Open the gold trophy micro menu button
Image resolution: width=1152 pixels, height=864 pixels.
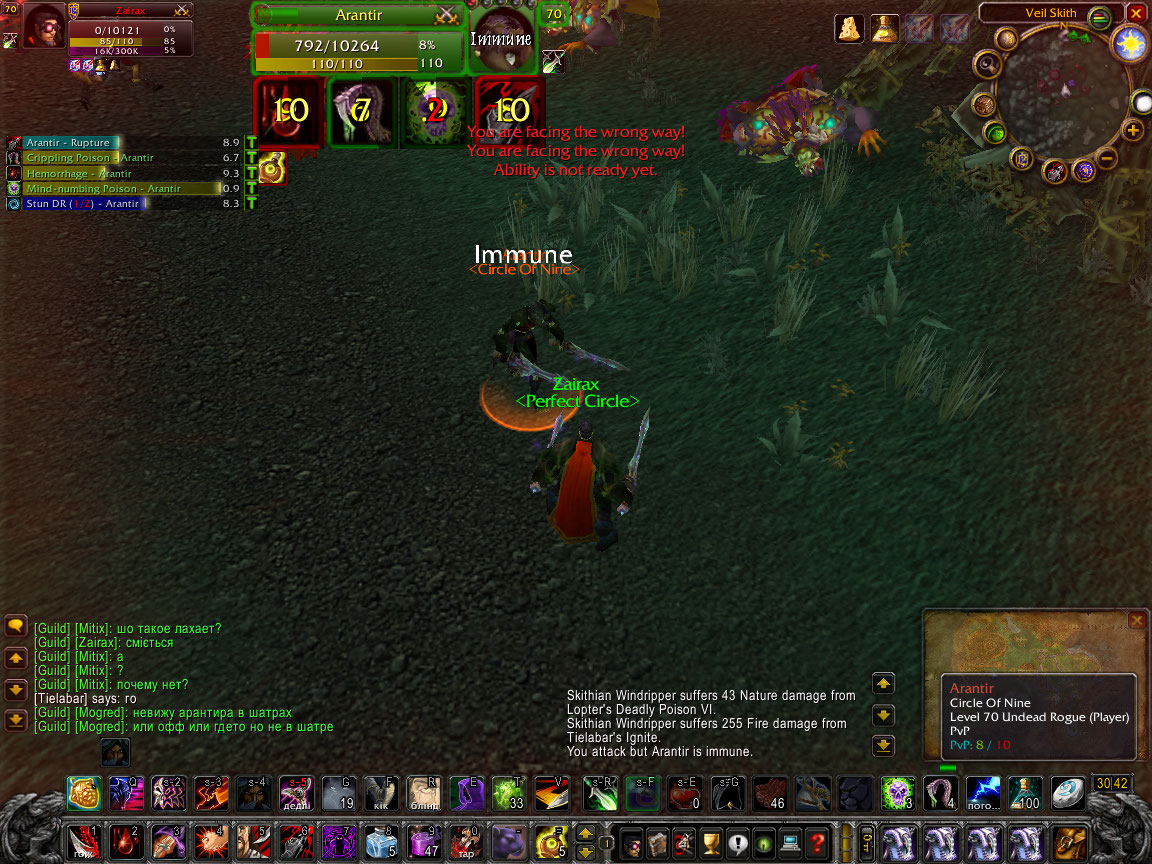pyautogui.click(x=711, y=841)
